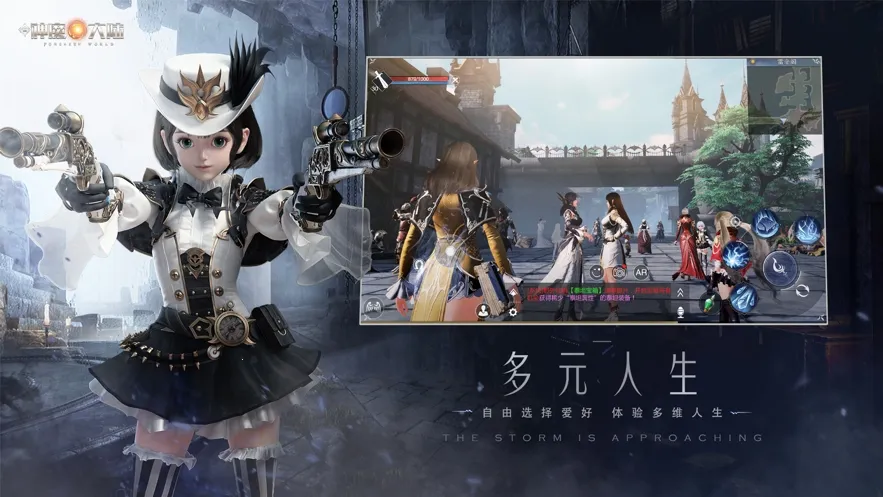Toggle the microphone voice chat

[680, 312]
